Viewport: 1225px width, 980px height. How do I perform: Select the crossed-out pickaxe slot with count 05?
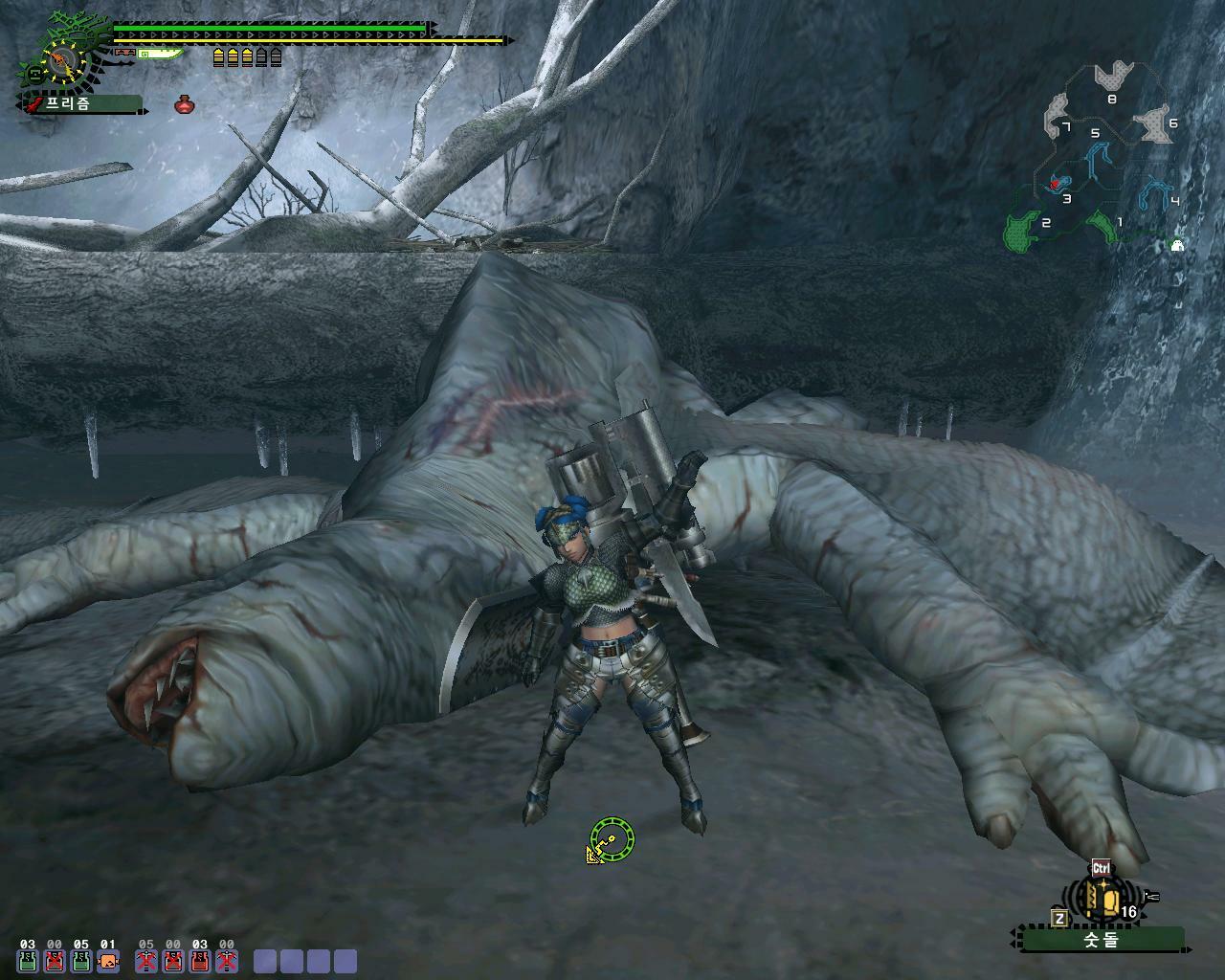(x=145, y=961)
